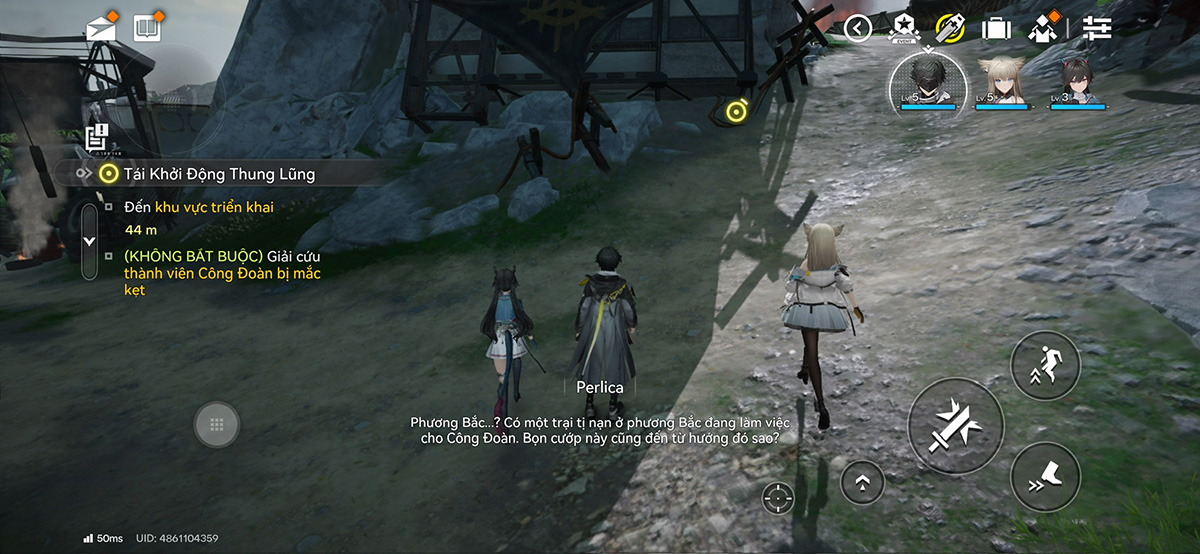This screenshot has width=1200, height=554.
Task: Tap the jump button with running figure
Action: 1045,366
